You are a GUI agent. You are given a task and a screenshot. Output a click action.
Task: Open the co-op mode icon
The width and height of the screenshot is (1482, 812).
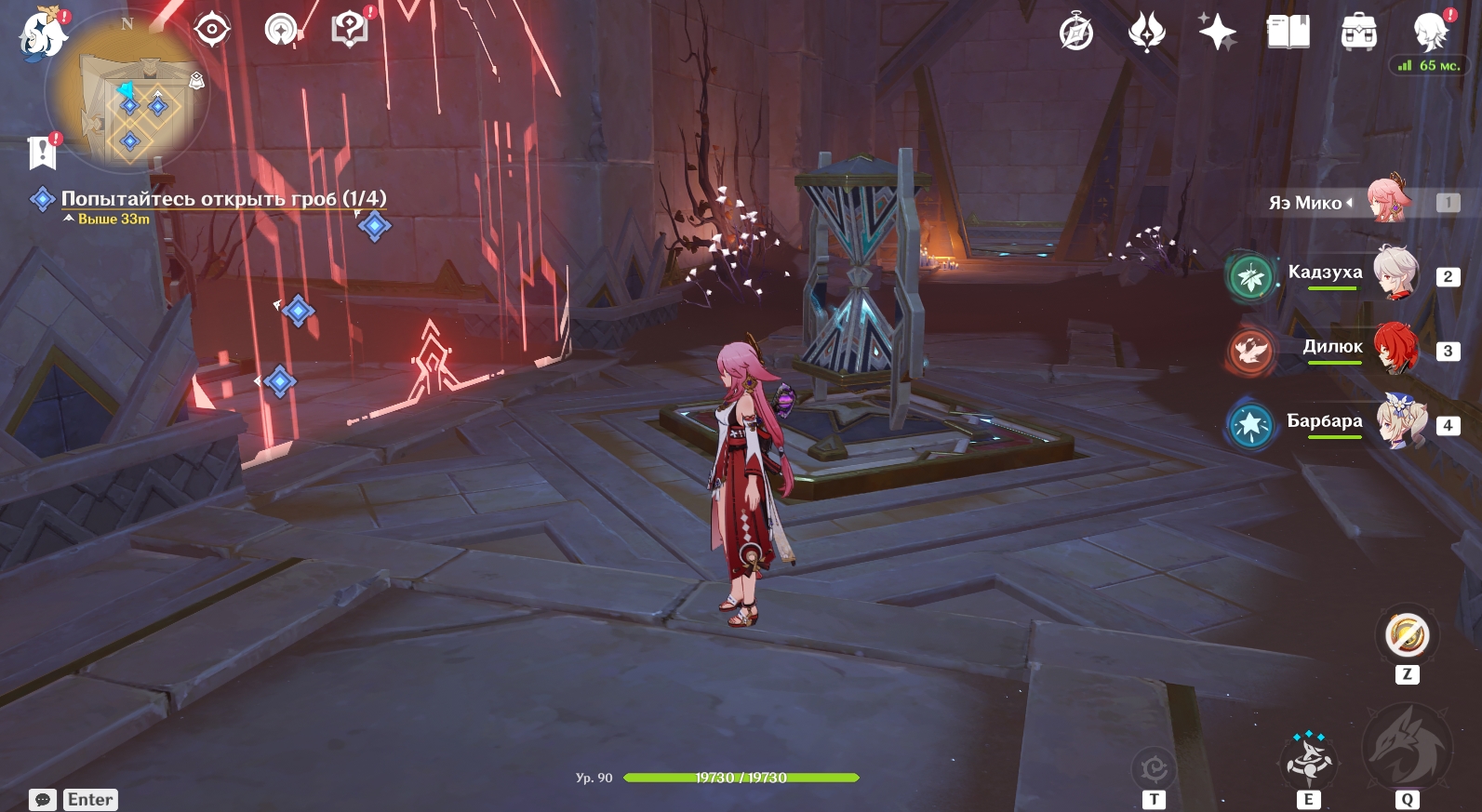pyautogui.click(x=281, y=31)
